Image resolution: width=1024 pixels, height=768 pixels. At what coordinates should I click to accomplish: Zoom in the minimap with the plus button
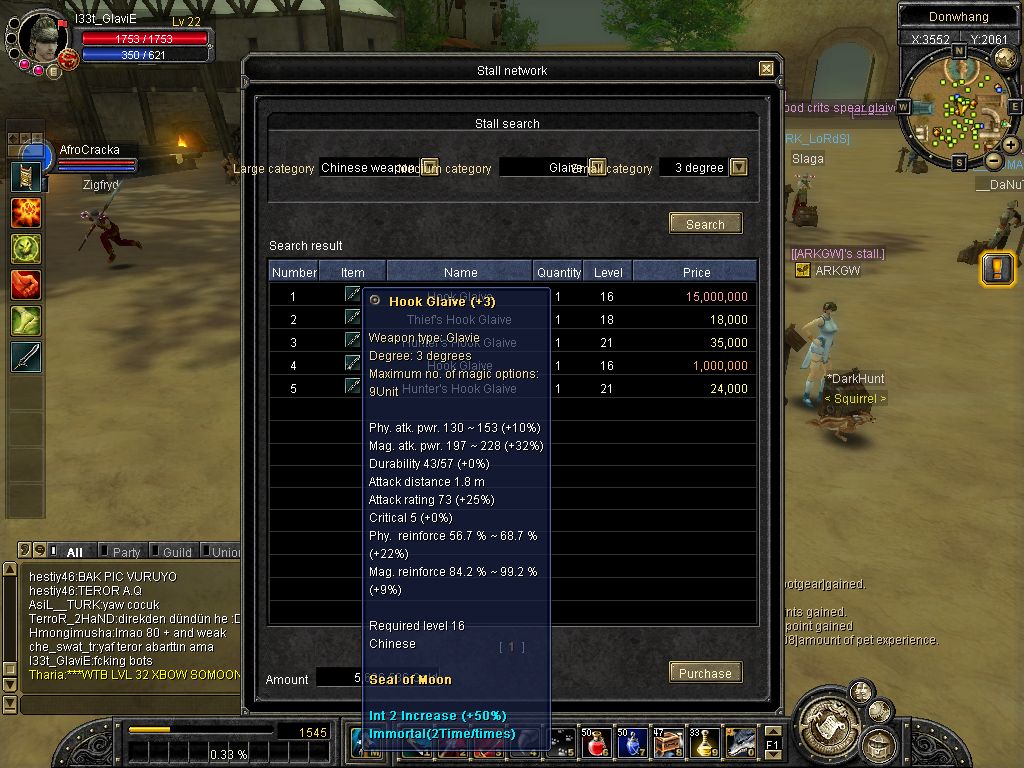click(x=1011, y=146)
